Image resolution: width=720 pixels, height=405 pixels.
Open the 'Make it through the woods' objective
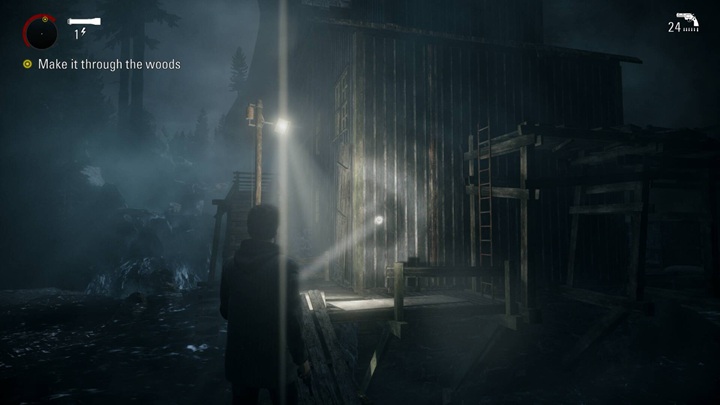click(x=108, y=65)
